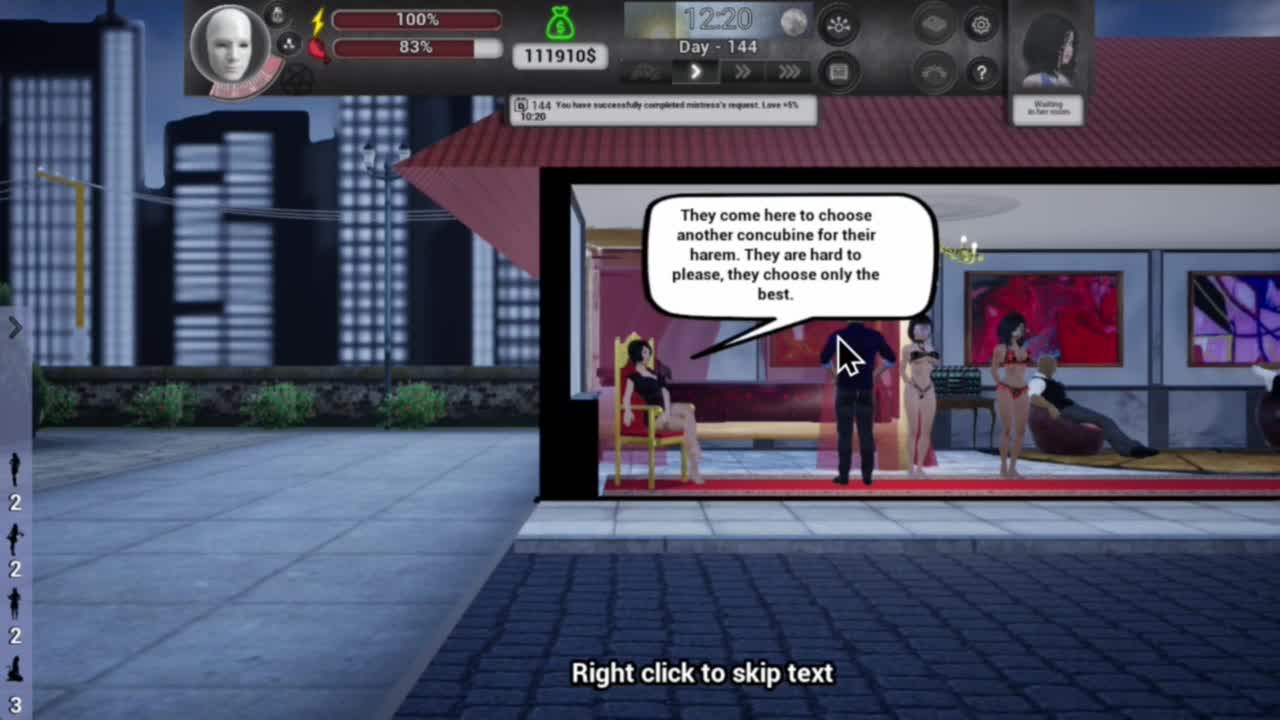The width and height of the screenshot is (1280, 720).
Task: Click the small padlock icon near portrait
Action: coord(279,14)
